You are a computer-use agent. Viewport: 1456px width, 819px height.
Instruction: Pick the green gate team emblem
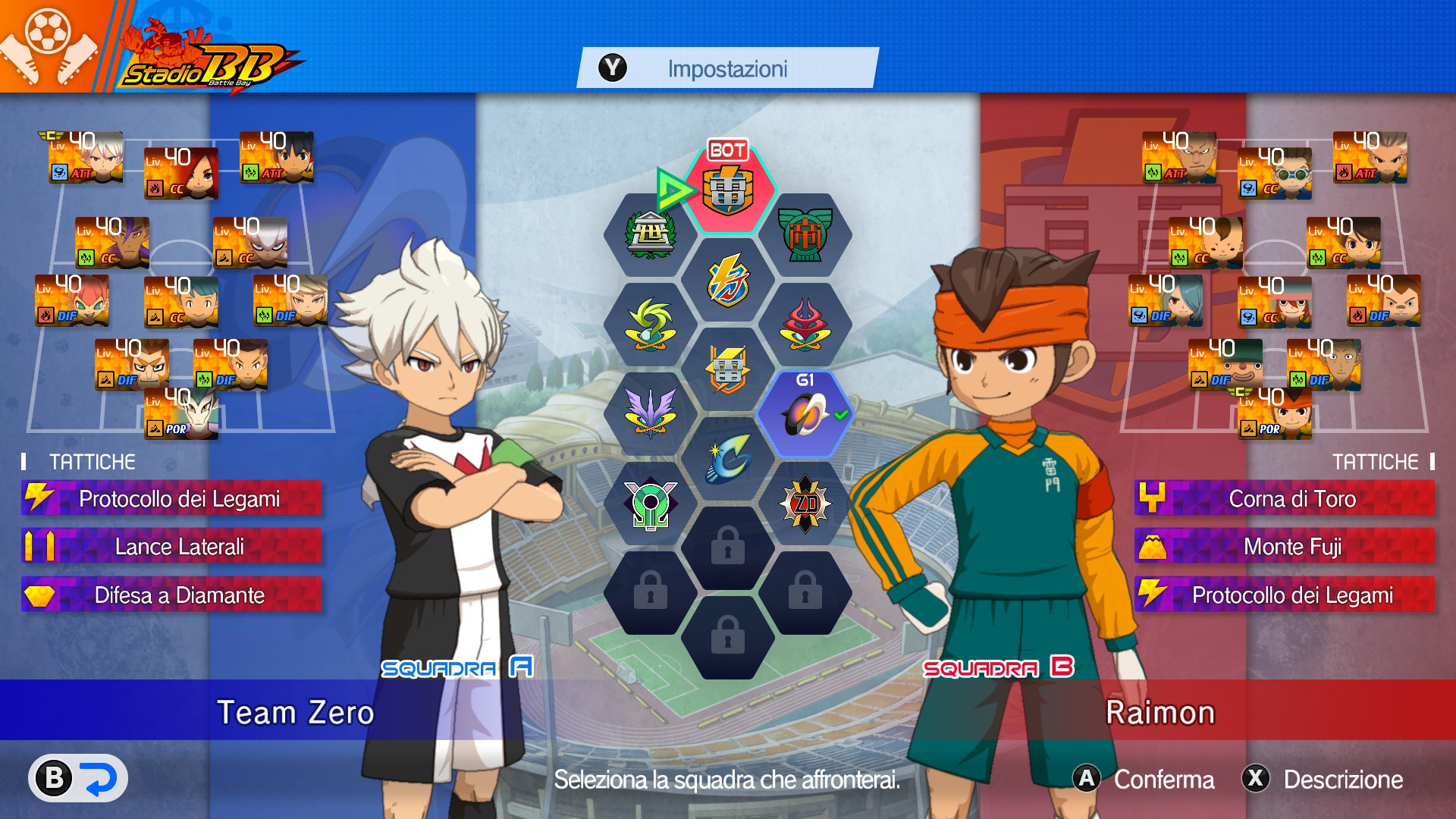(x=805, y=234)
